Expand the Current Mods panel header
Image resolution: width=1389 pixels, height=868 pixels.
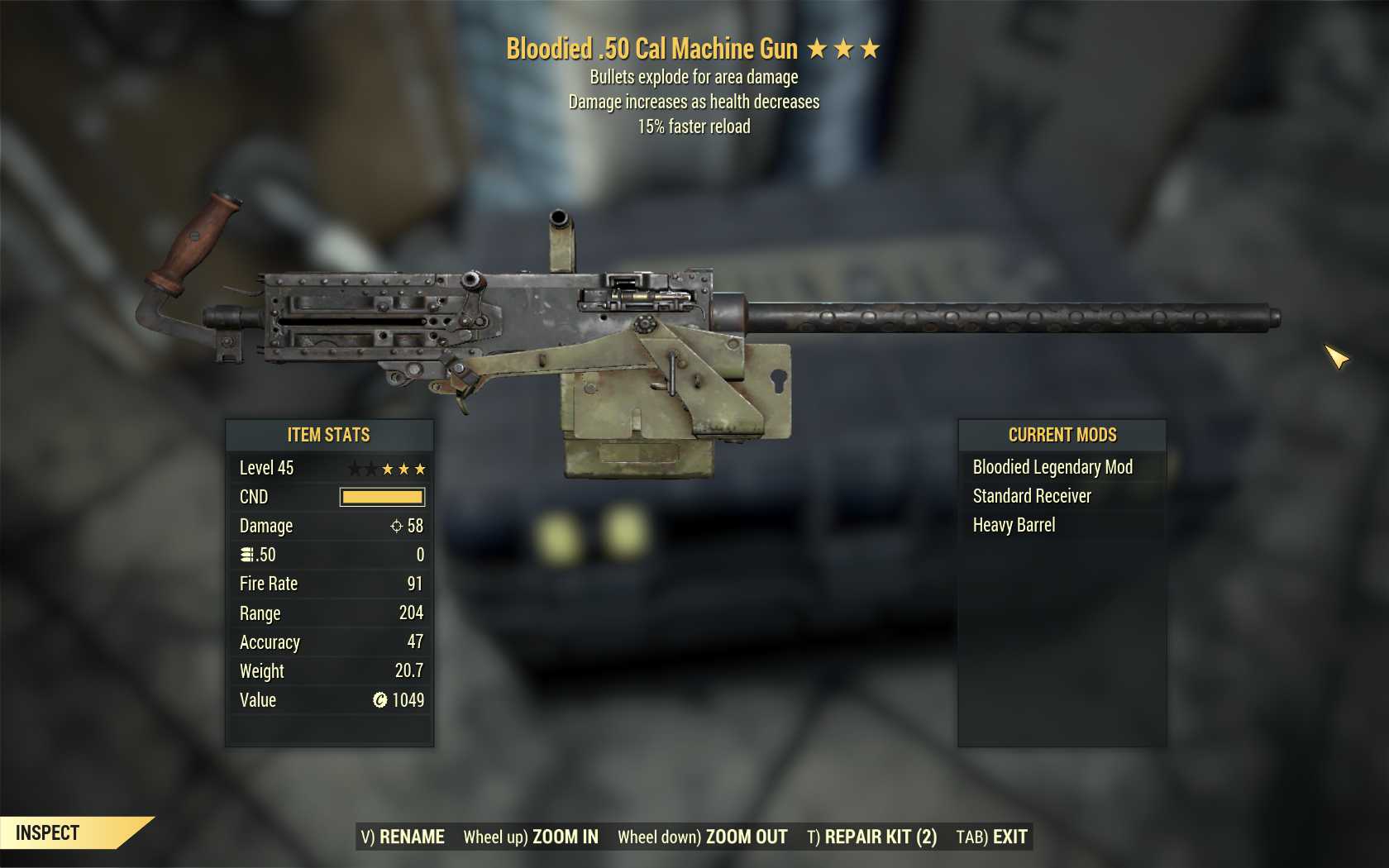(x=1061, y=435)
